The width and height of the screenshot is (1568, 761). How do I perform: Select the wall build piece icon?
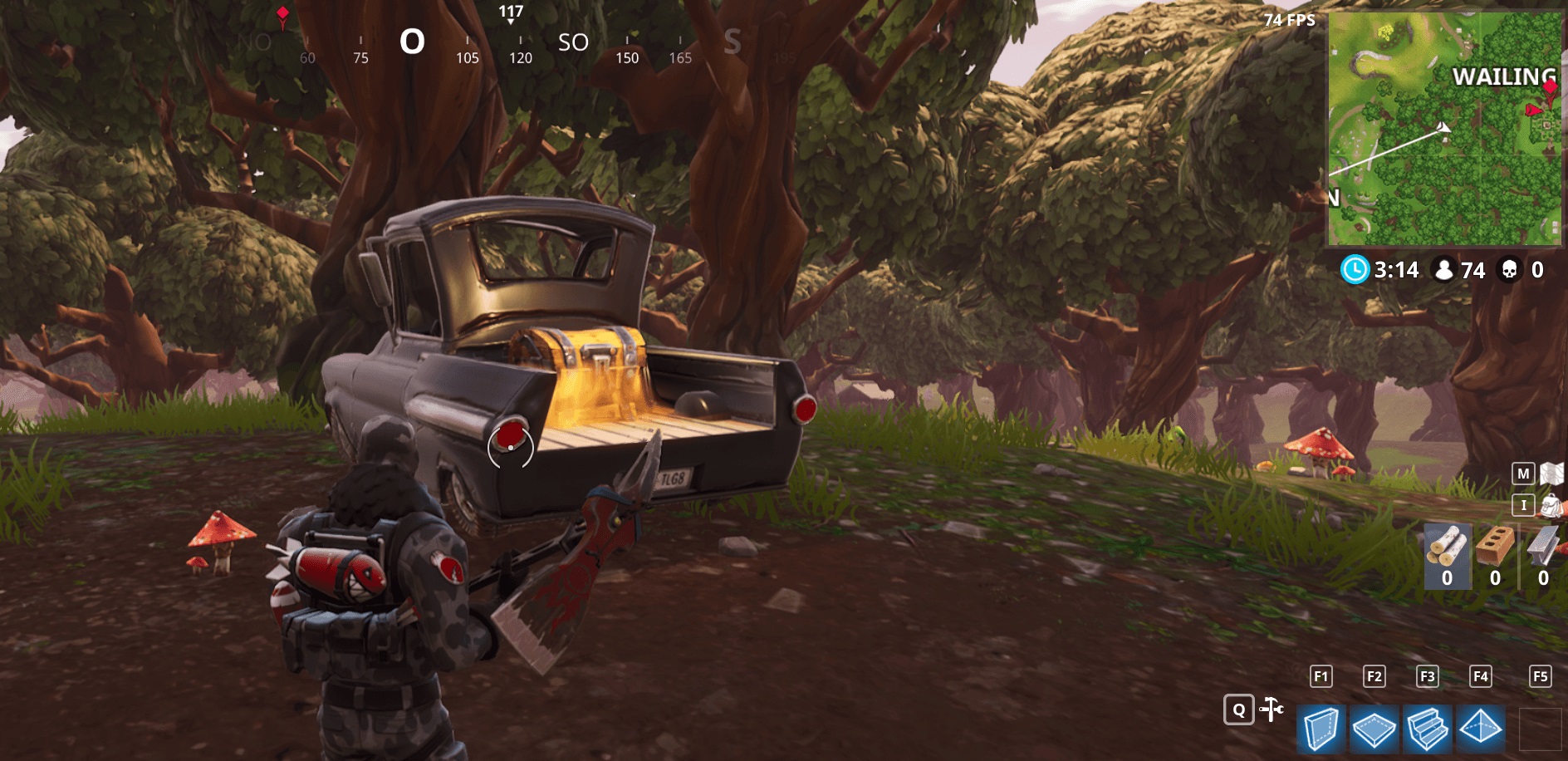[x=1322, y=729]
